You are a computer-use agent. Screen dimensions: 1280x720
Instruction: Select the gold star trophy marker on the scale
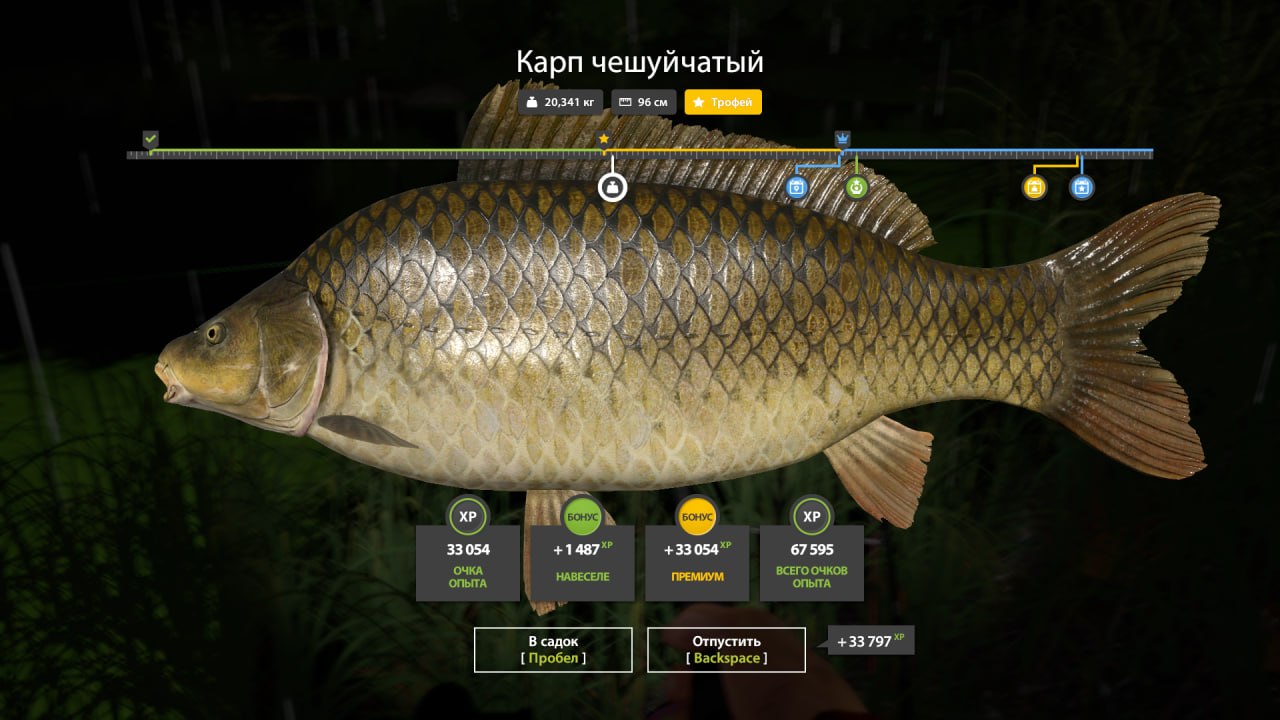click(x=604, y=137)
